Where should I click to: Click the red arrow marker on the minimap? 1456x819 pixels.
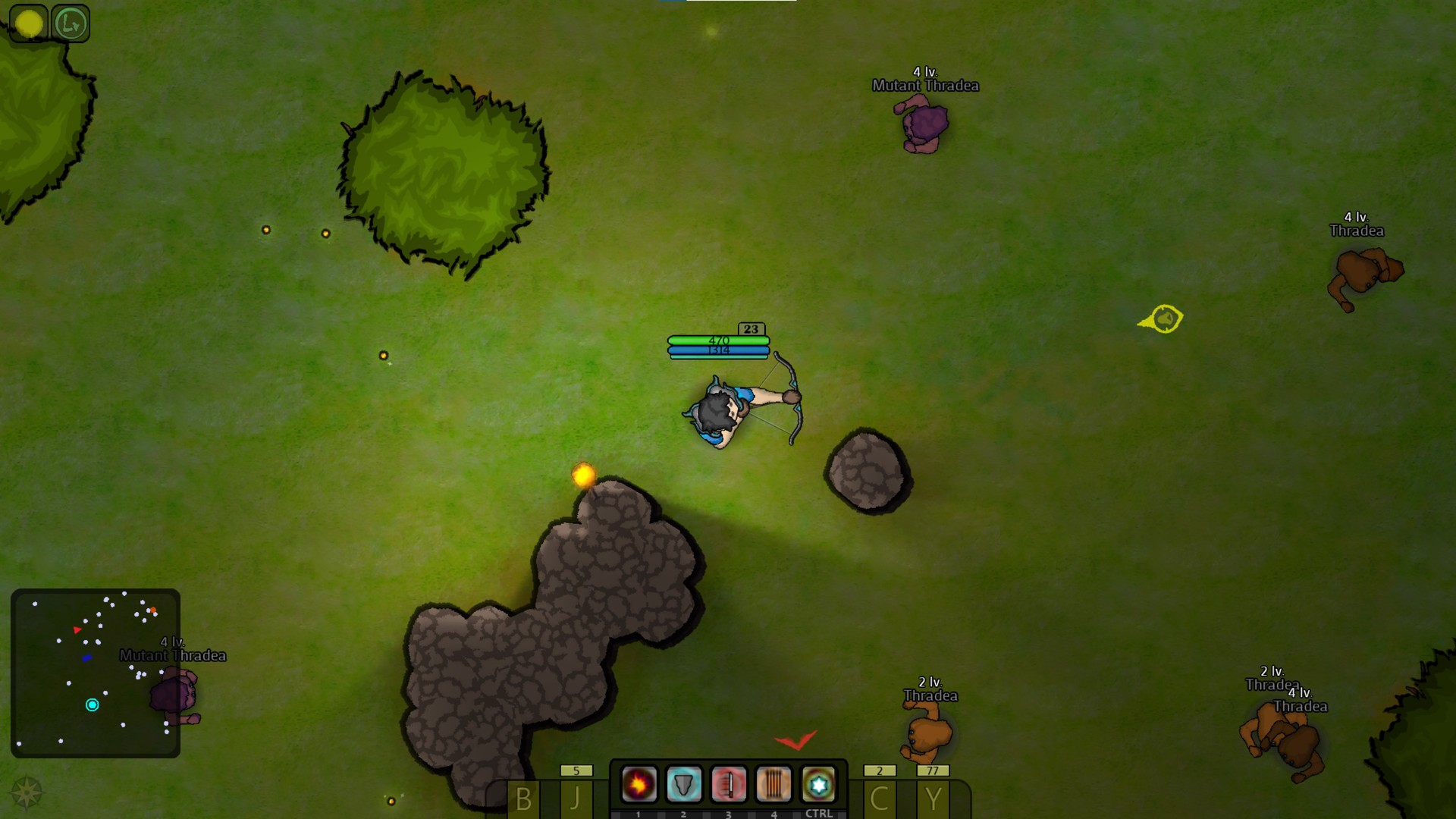pyautogui.click(x=77, y=629)
